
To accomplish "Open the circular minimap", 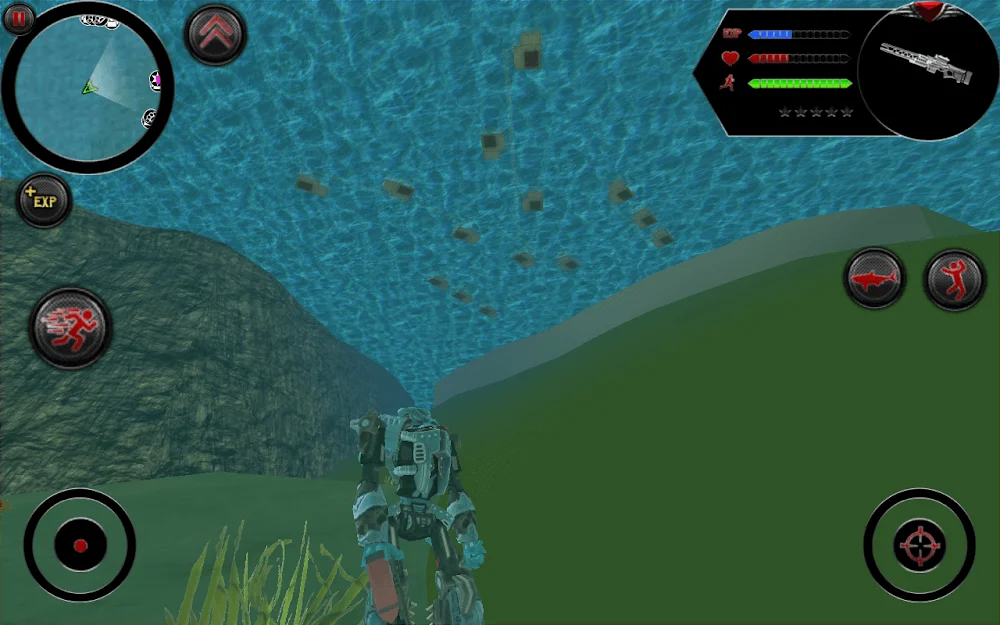I will [x=88, y=88].
